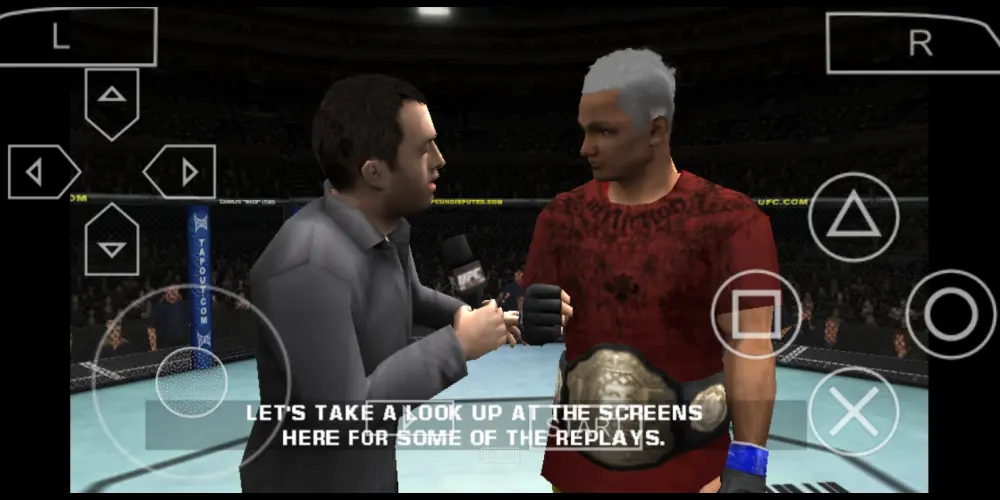Image resolution: width=1000 pixels, height=500 pixels.
Task: Tap the circle touch button
Action: coord(950,314)
